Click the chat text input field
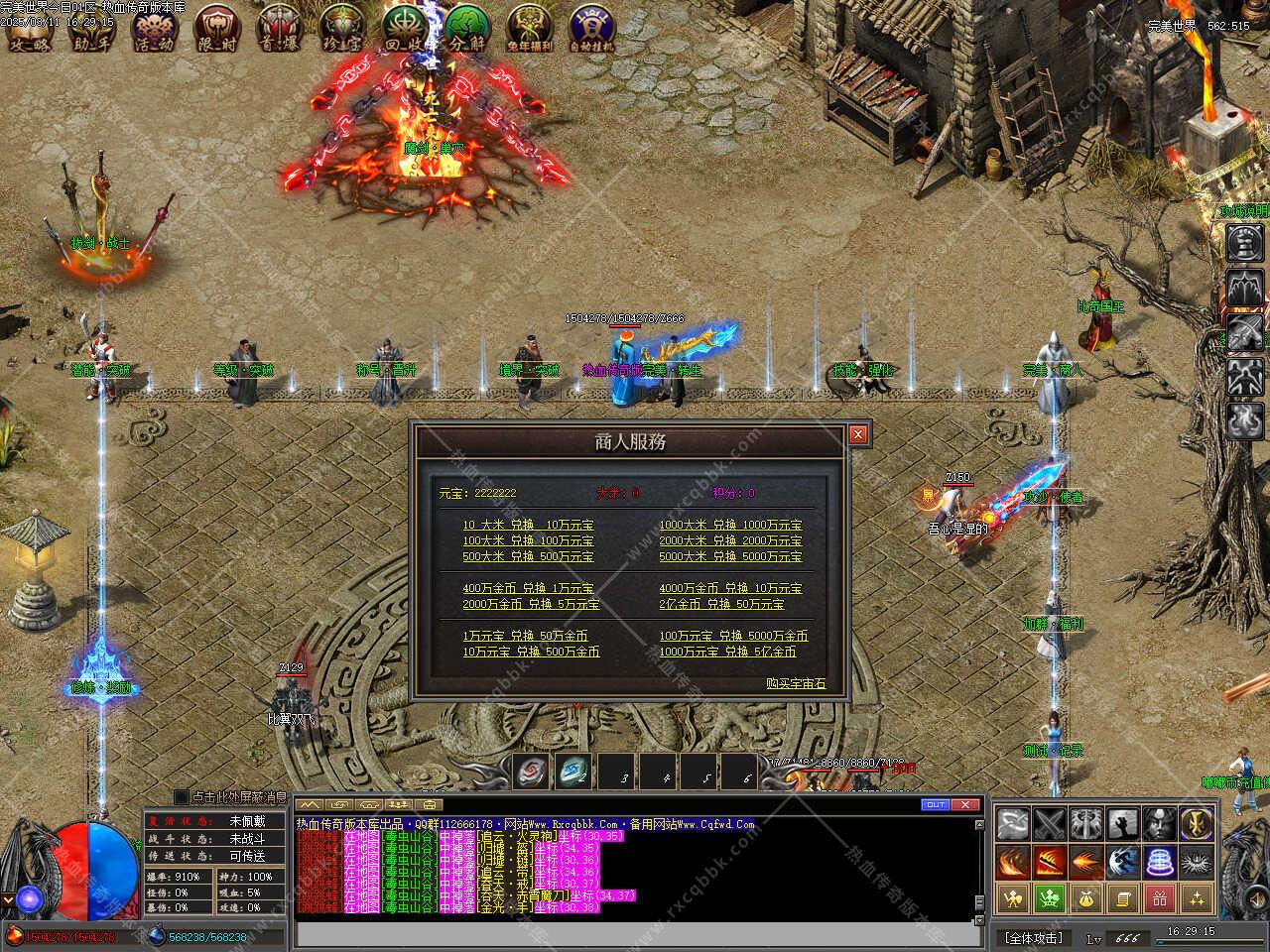Viewport: 1270px width, 952px height. pyautogui.click(x=635, y=934)
